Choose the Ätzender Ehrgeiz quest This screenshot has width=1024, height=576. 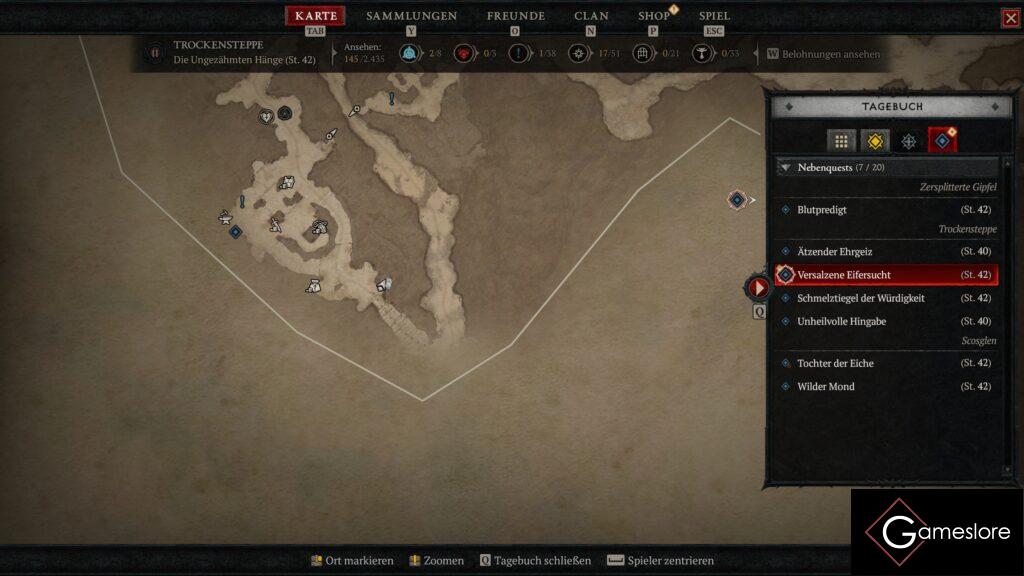(x=834, y=252)
